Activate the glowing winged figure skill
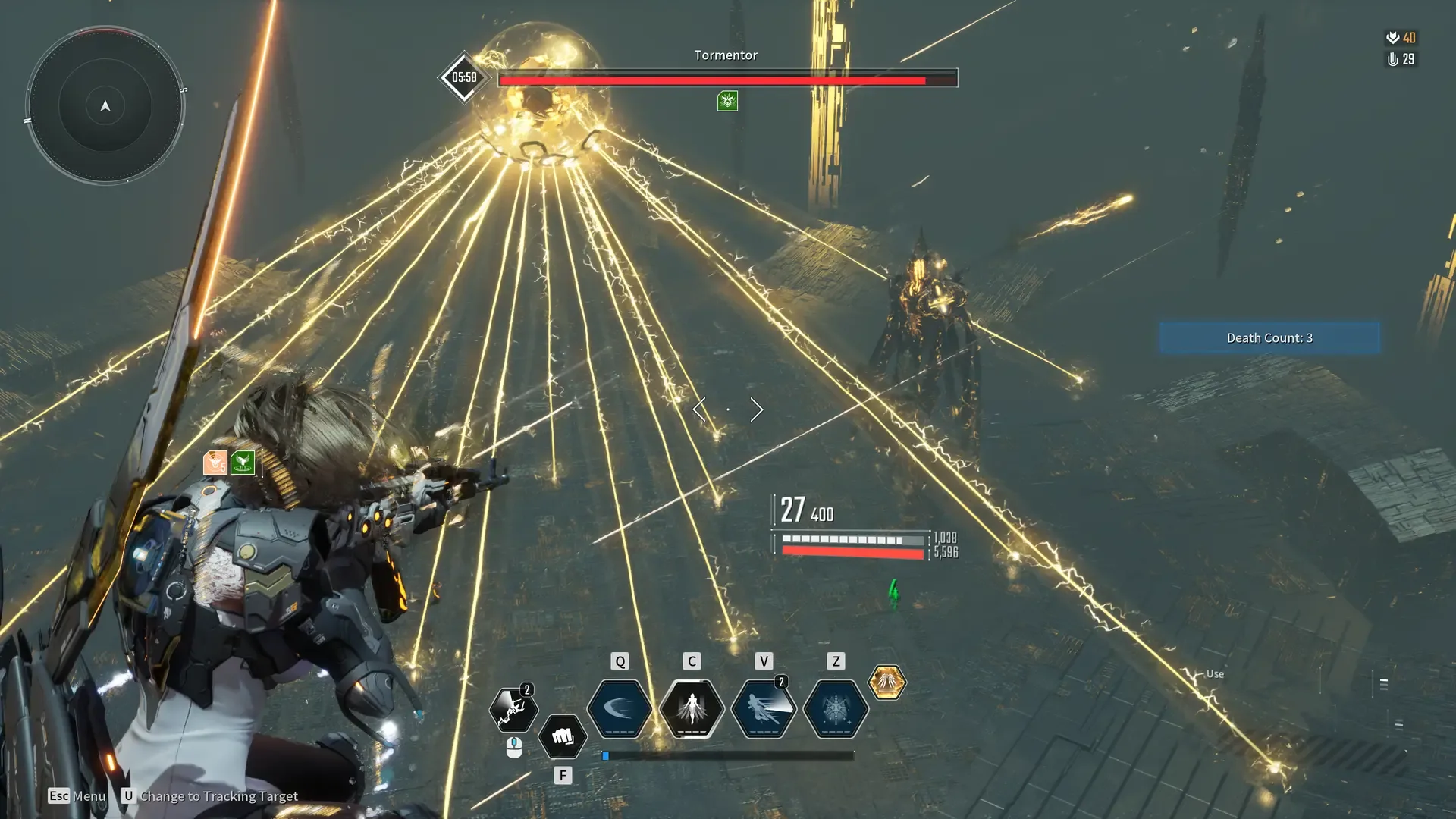This screenshot has height=819, width=1456. (692, 708)
